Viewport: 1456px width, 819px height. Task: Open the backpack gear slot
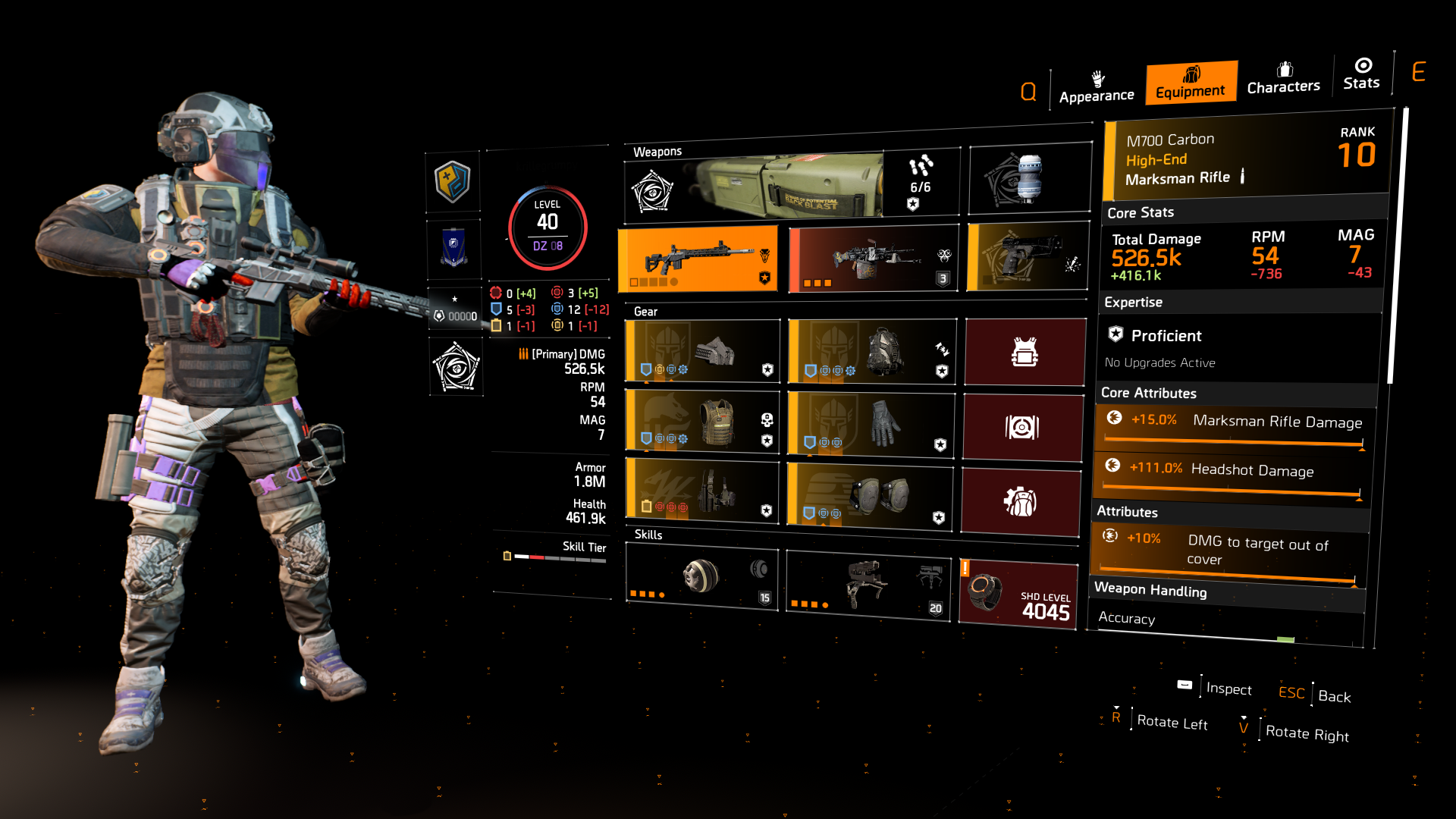pos(871,350)
